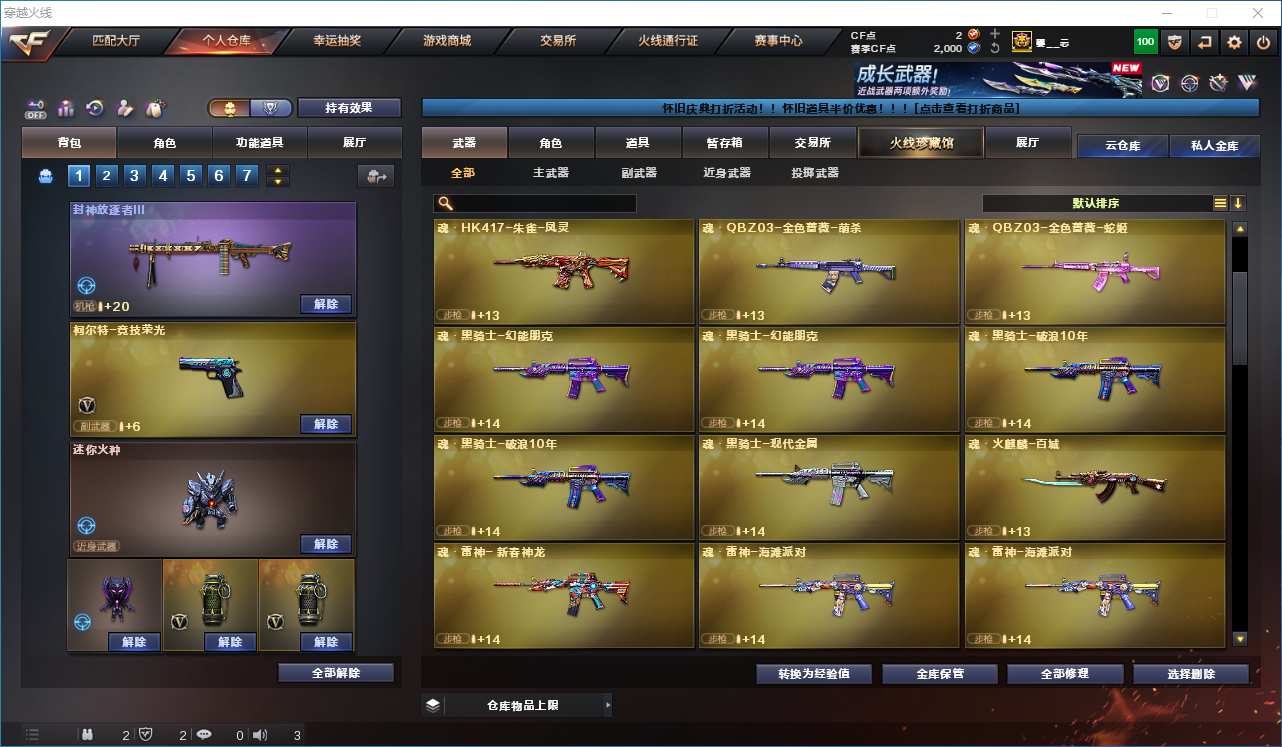Switch to the 功能道具 tab
The image size is (1282, 747).
(x=259, y=143)
